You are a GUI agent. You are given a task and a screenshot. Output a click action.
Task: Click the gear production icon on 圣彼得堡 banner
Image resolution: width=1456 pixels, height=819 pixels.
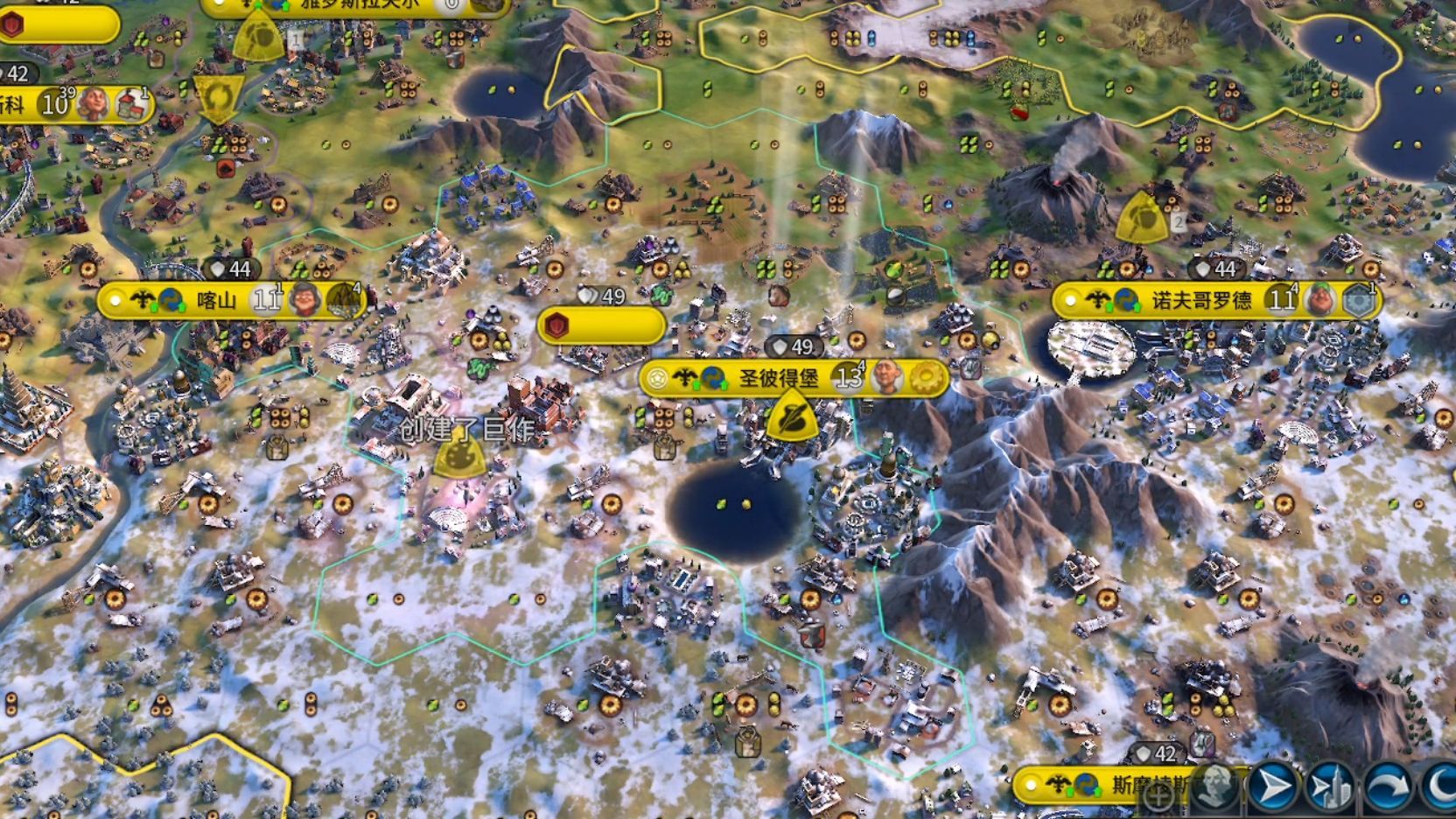[x=925, y=378]
